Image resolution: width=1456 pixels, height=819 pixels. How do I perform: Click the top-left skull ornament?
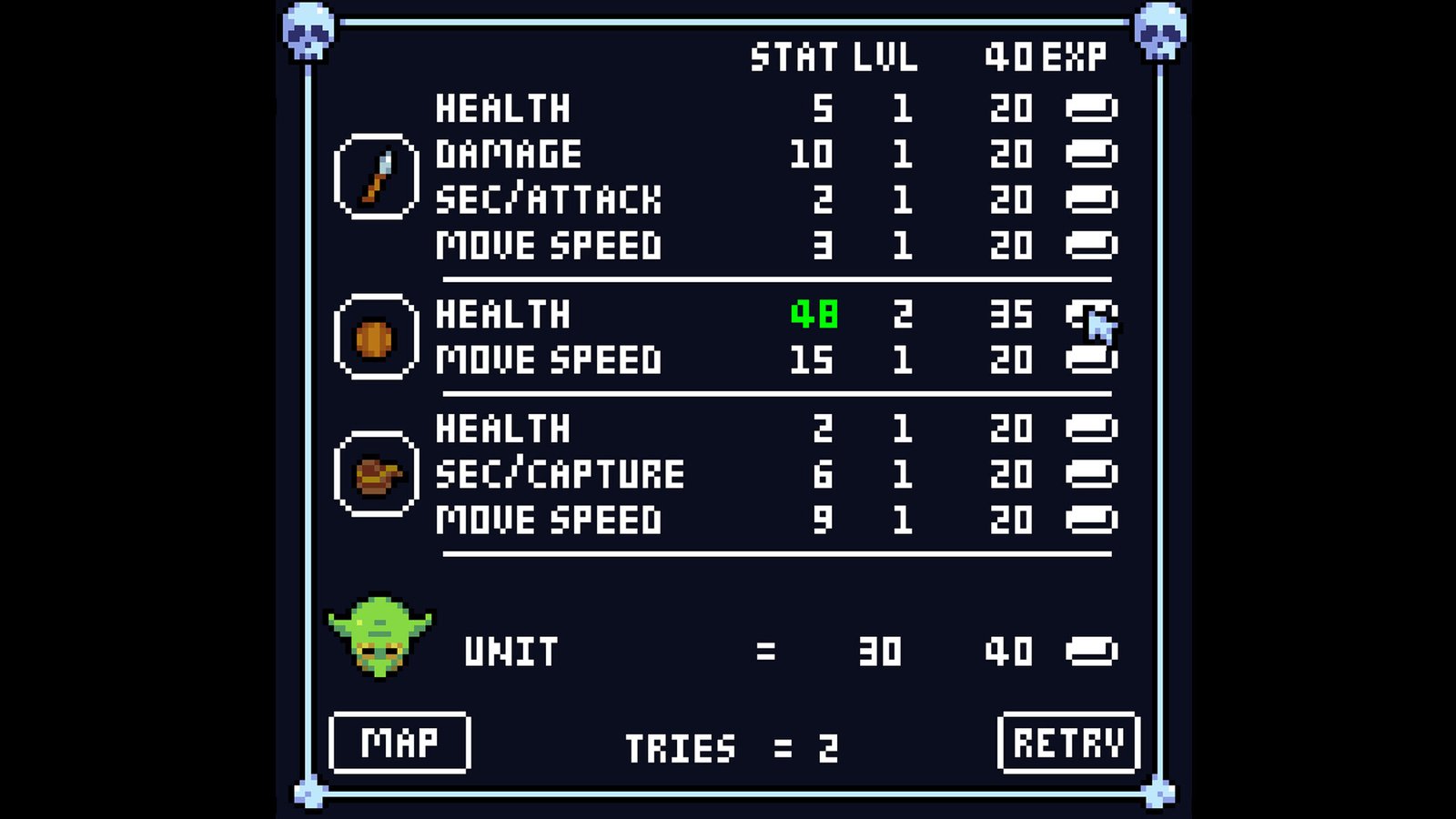[x=308, y=31]
